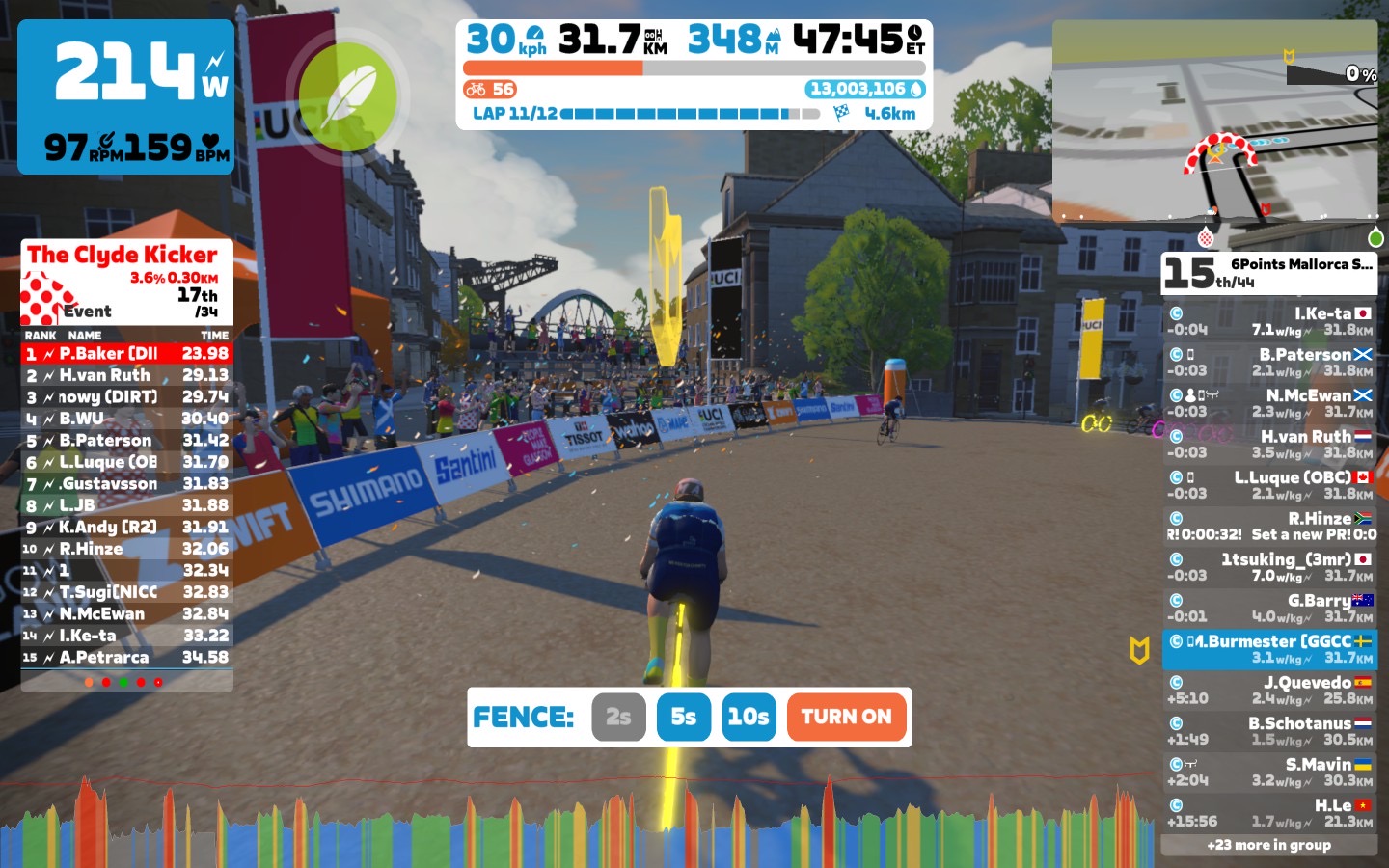Select the 10s fence distance
Image resolution: width=1389 pixels, height=868 pixels.
click(x=749, y=717)
